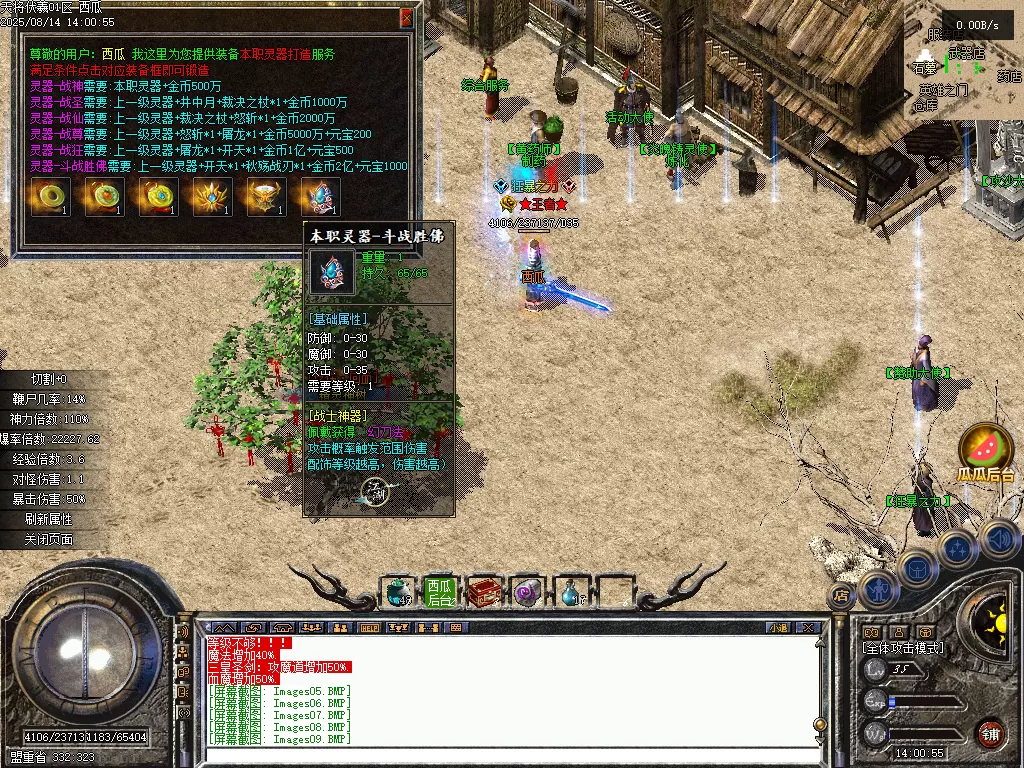Toggle sound with the speaker button

pyautogui.click(x=998, y=540)
